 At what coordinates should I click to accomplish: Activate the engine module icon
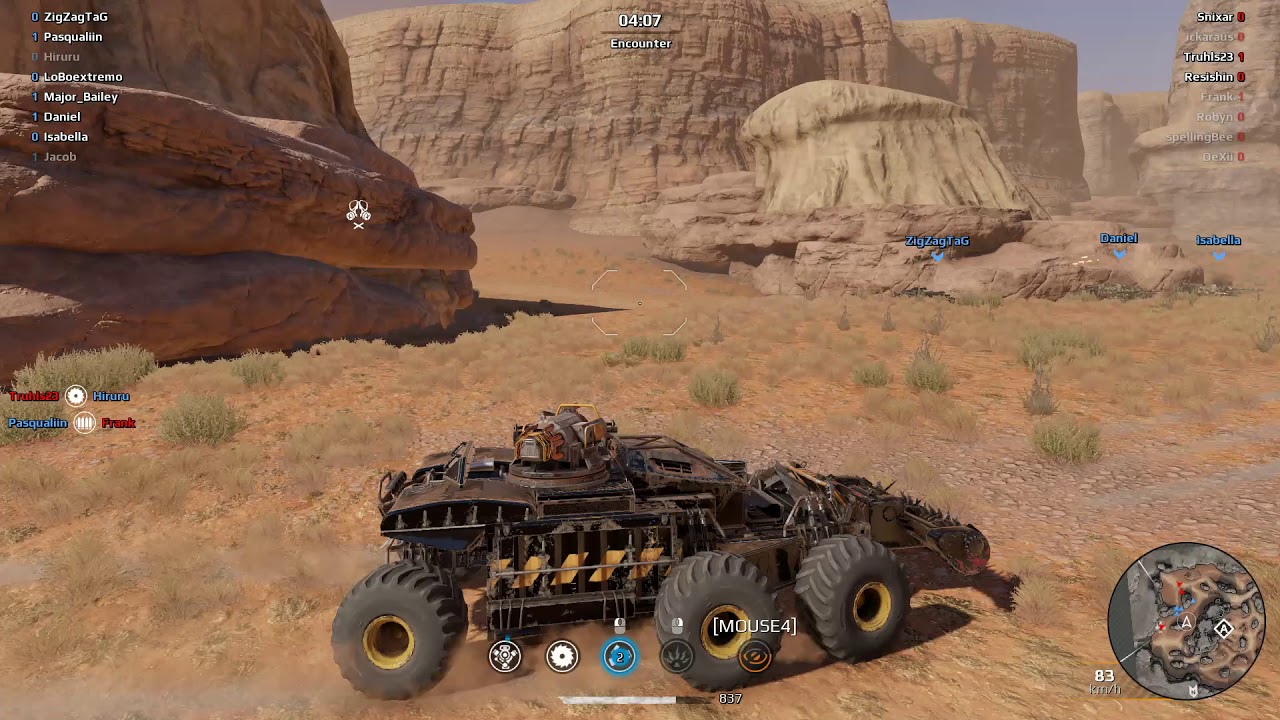pos(505,656)
